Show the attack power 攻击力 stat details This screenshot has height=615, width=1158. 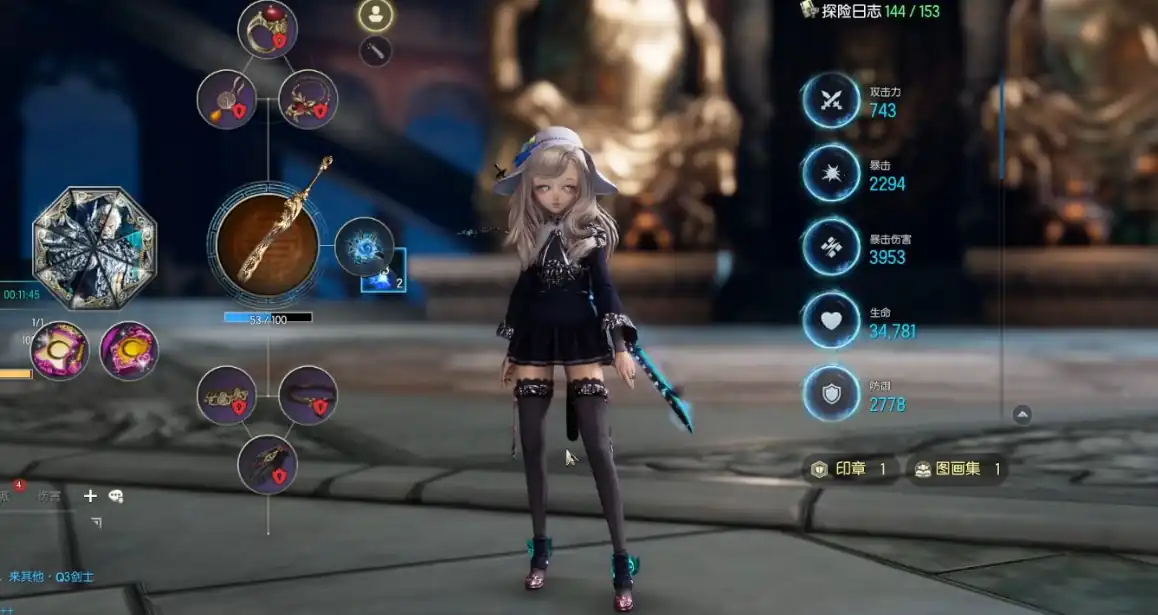(831, 100)
